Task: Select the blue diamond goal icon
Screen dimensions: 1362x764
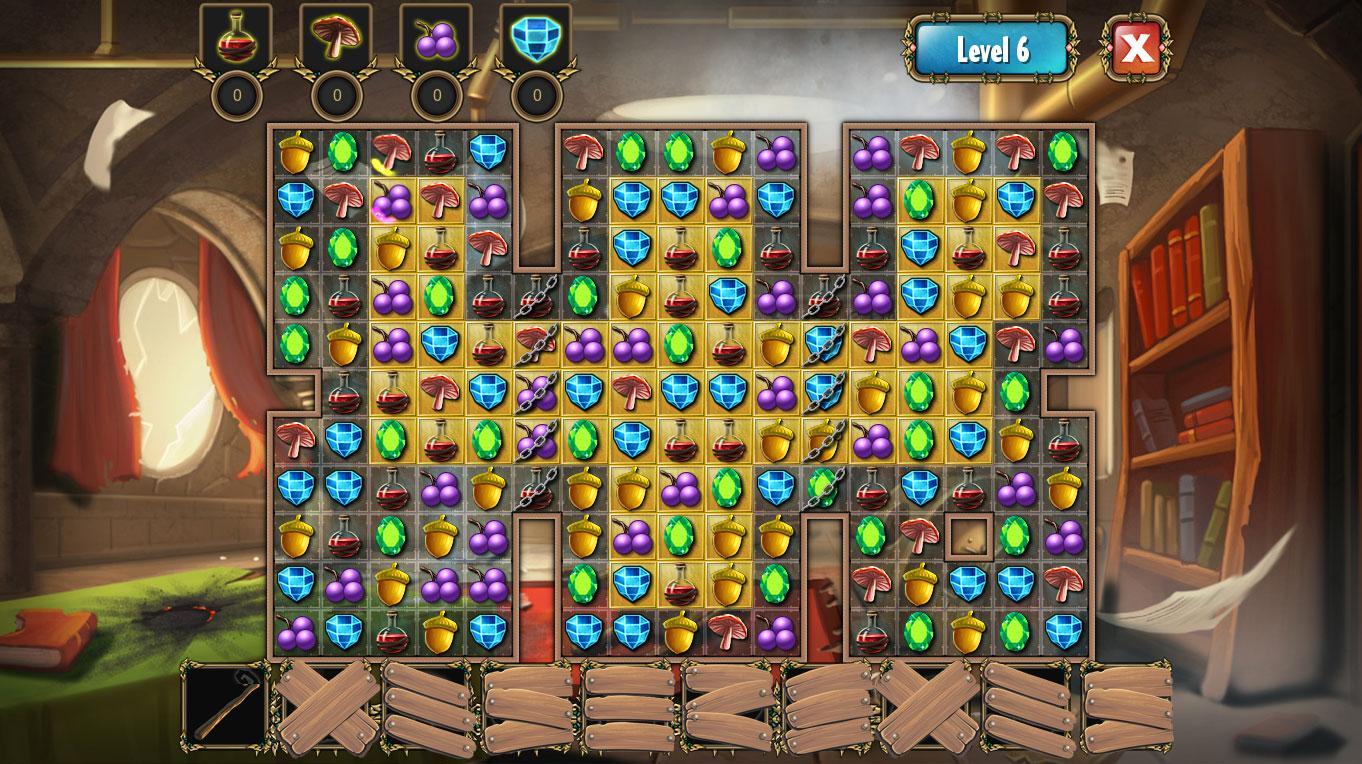Action: [534, 38]
